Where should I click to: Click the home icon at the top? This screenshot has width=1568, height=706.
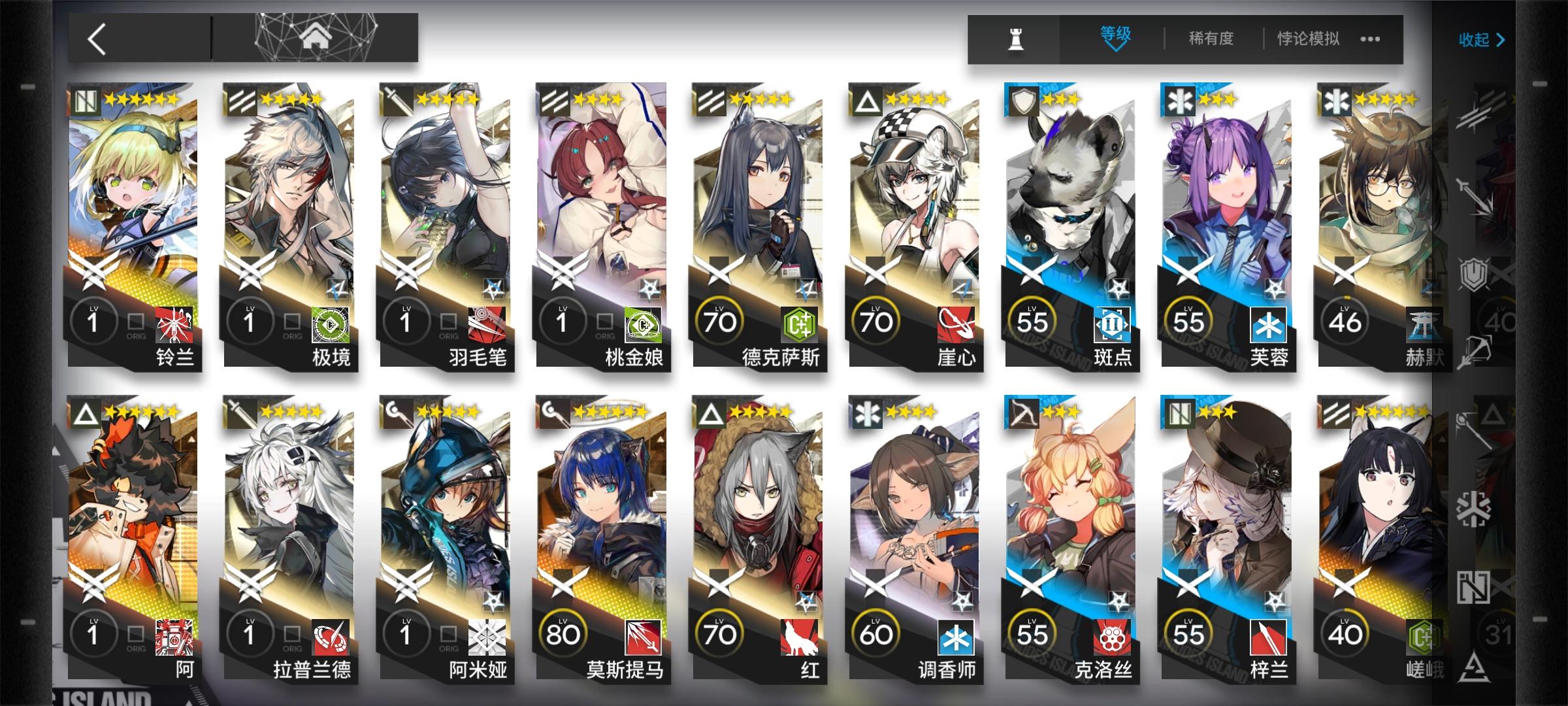click(318, 36)
